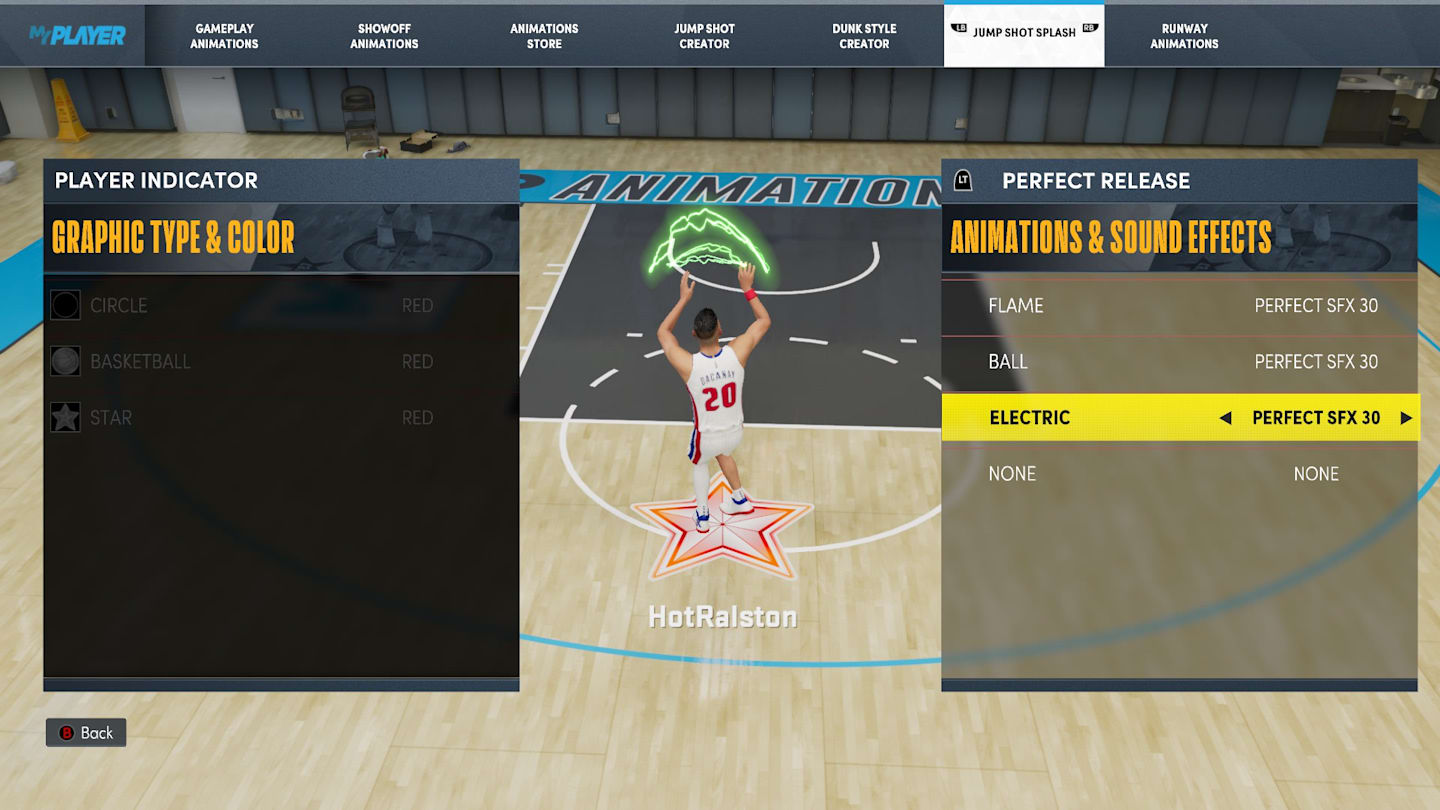
Task: Set perfect release animation to None
Action: [x=1180, y=474]
